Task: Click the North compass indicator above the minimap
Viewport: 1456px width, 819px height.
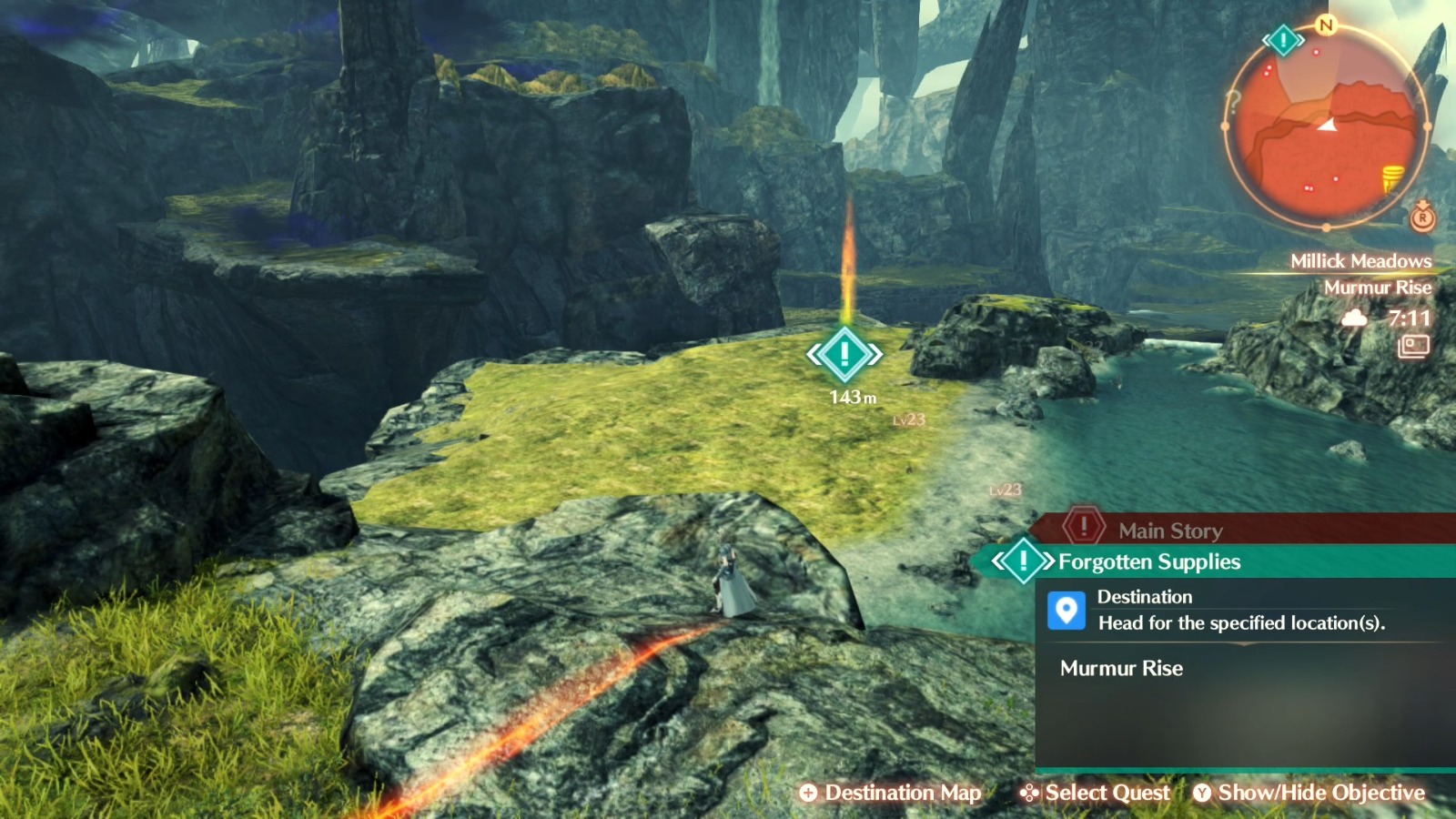Action: 1327,26
